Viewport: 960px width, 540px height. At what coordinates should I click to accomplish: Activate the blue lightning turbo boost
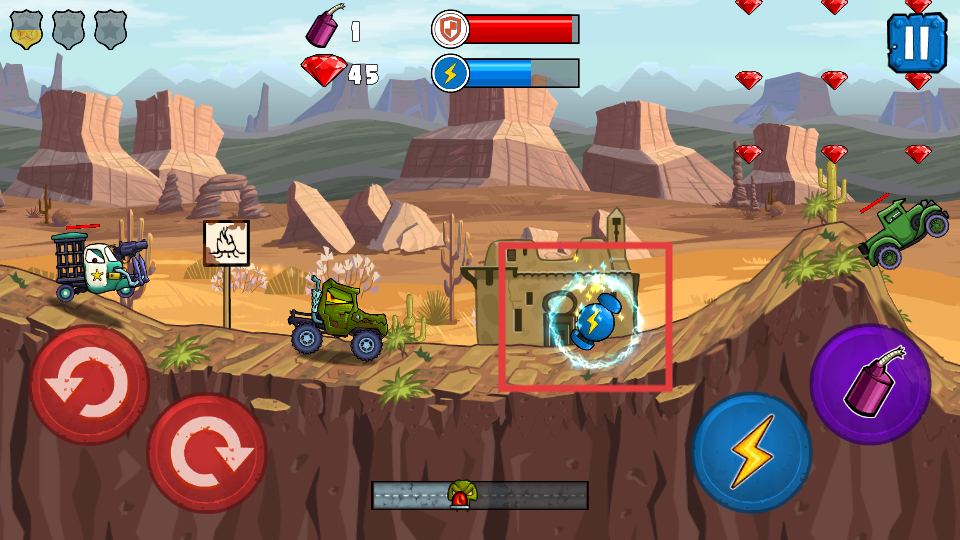(x=751, y=452)
